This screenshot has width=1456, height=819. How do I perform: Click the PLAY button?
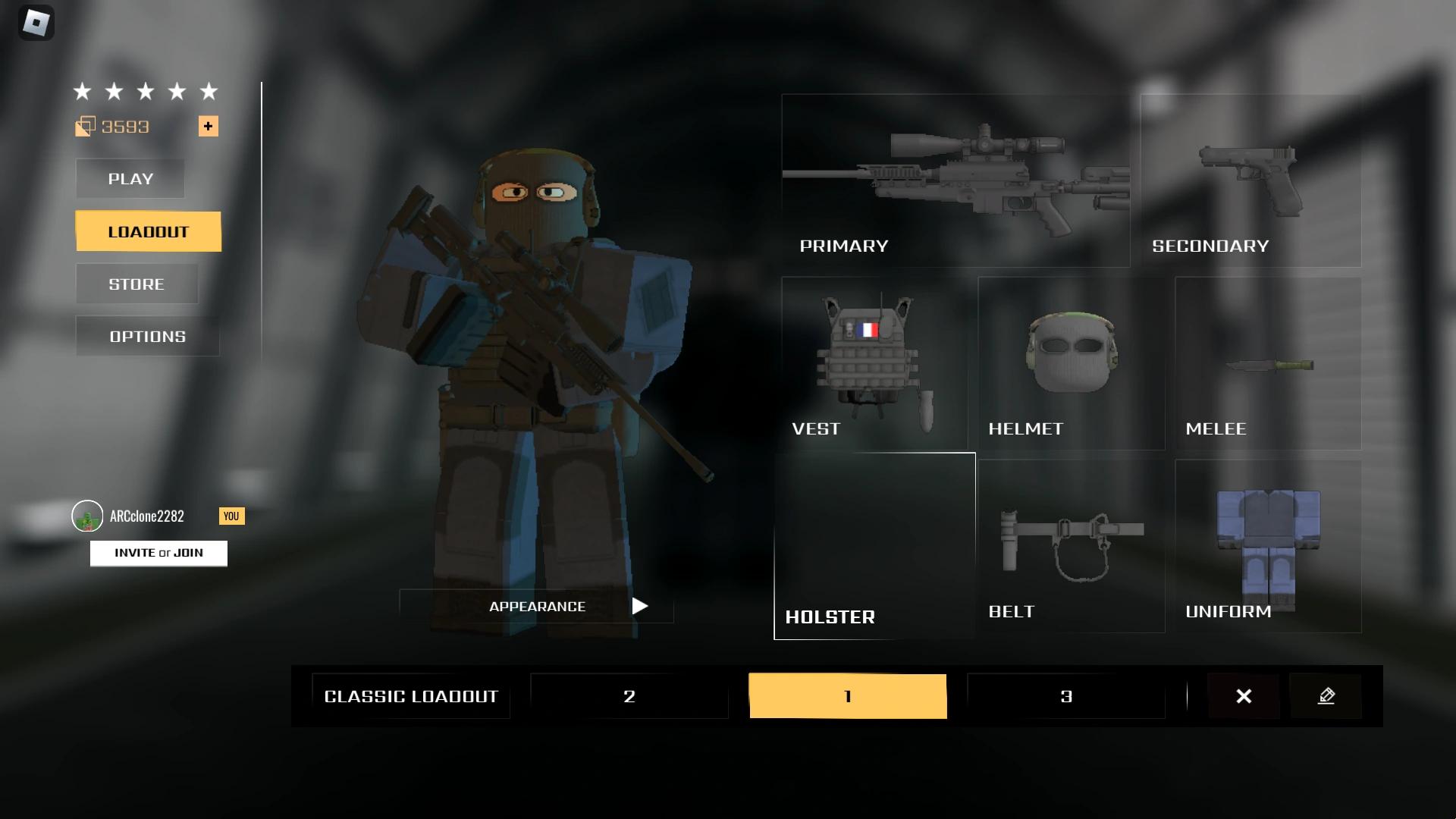click(x=130, y=179)
